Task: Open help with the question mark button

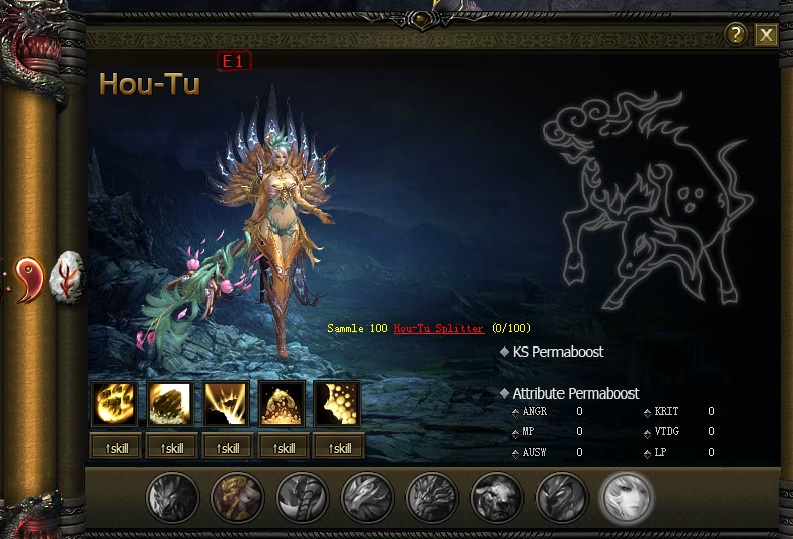Action: point(736,35)
